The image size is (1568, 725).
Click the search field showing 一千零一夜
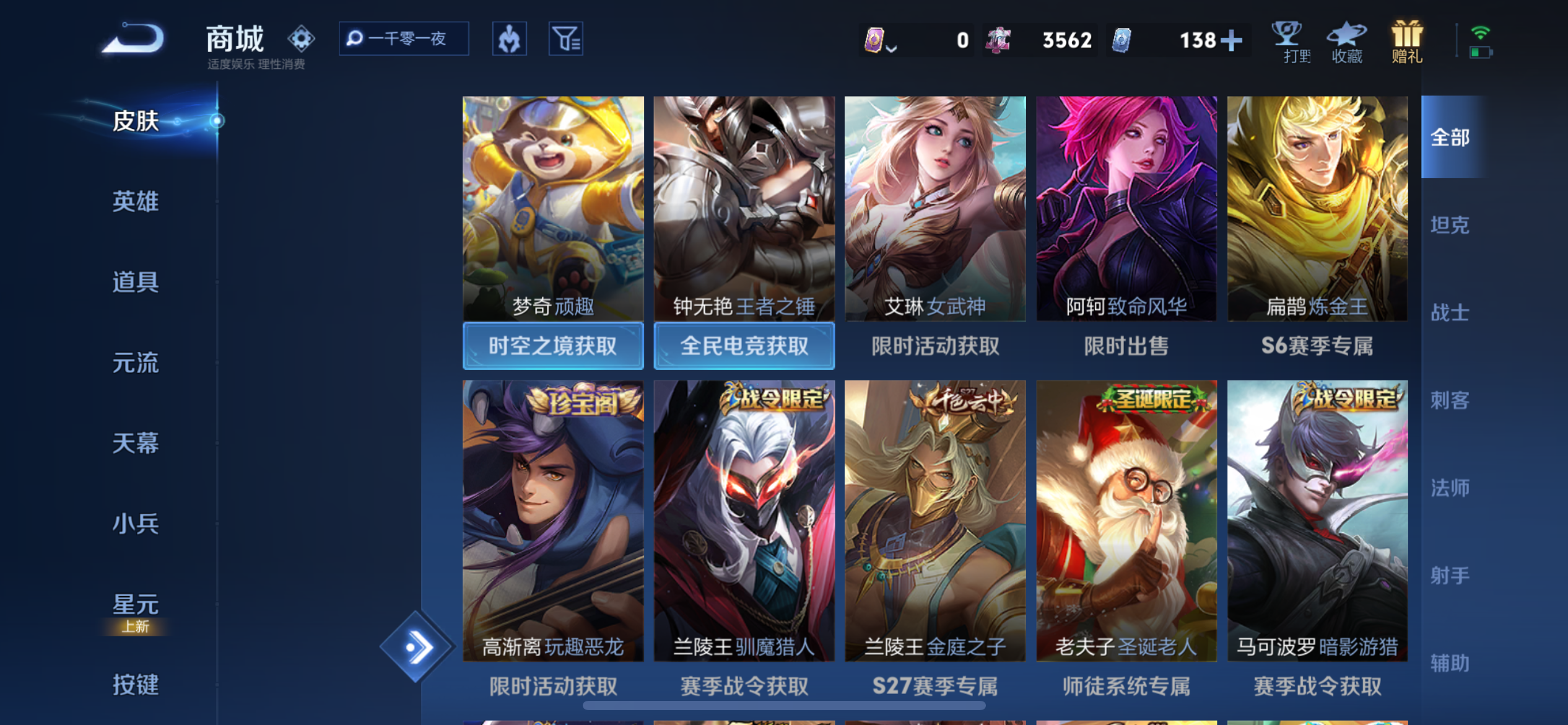click(403, 38)
